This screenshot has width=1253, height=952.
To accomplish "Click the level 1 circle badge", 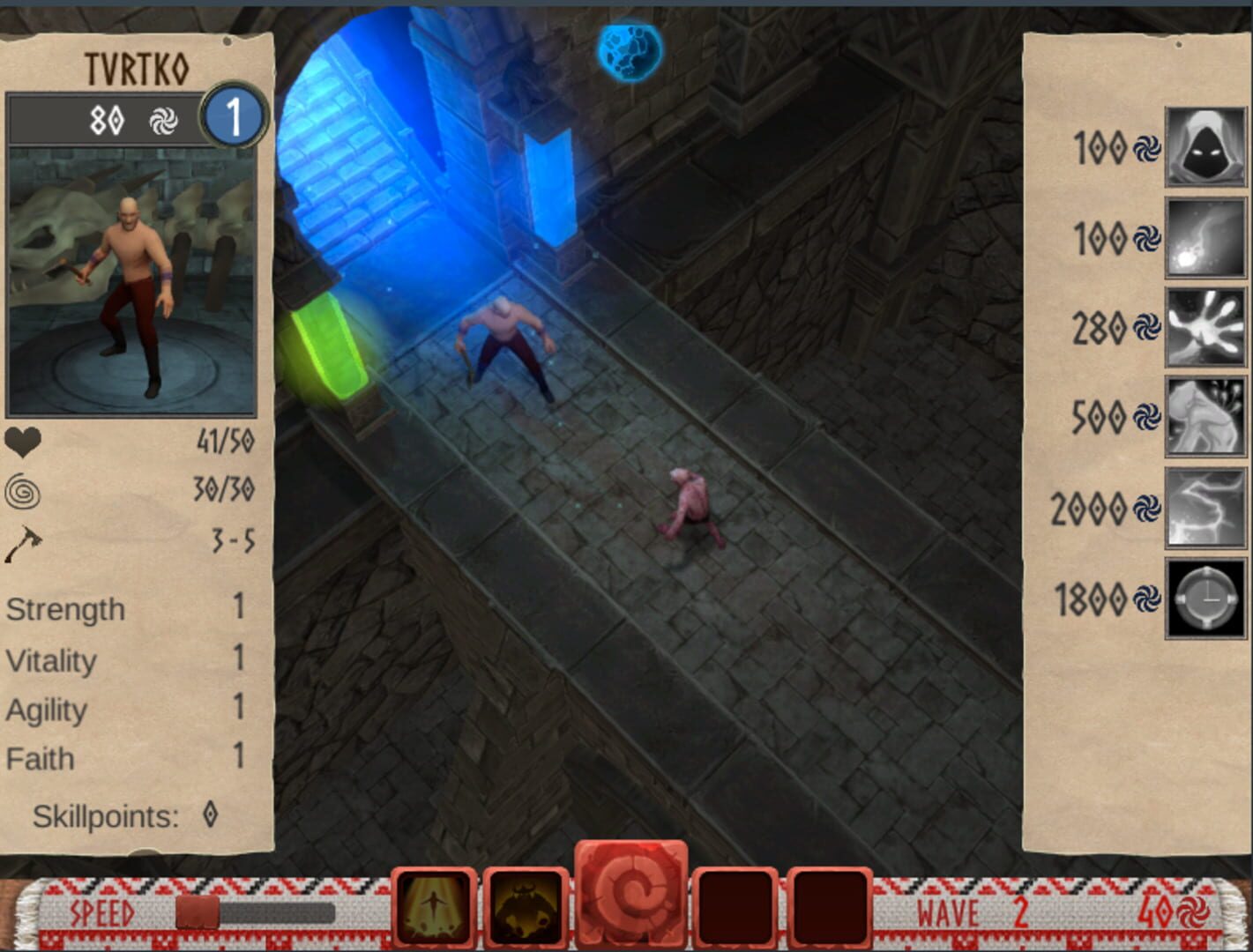I will tap(235, 118).
